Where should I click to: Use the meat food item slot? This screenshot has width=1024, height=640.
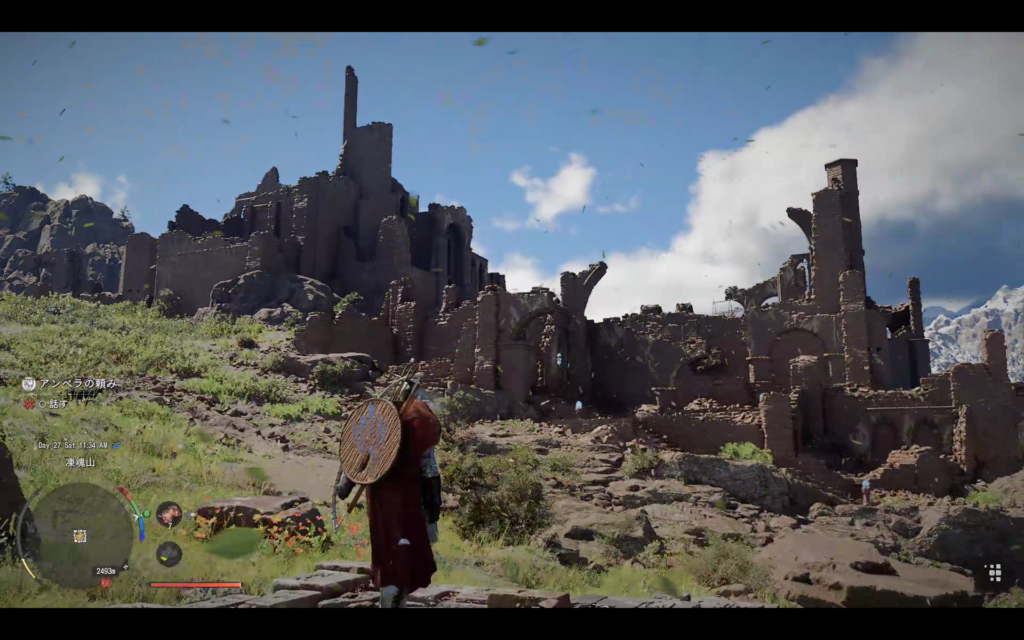coord(169,514)
